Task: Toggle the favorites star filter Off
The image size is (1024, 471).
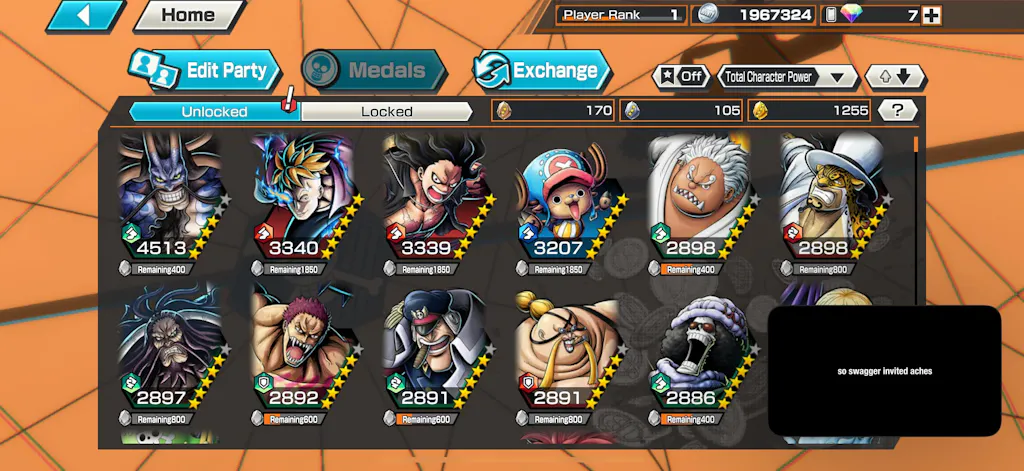Action: coord(680,76)
